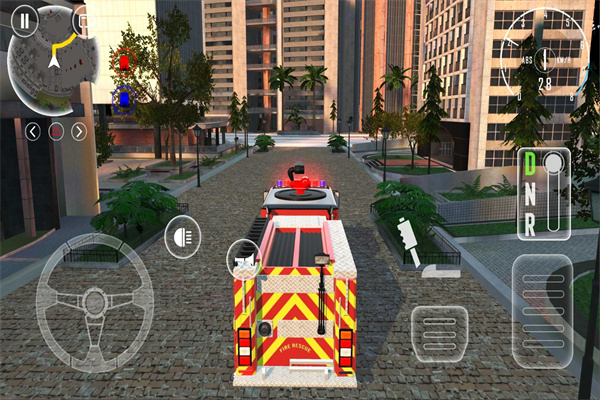Turn on the hazard warning lights

(56, 131)
